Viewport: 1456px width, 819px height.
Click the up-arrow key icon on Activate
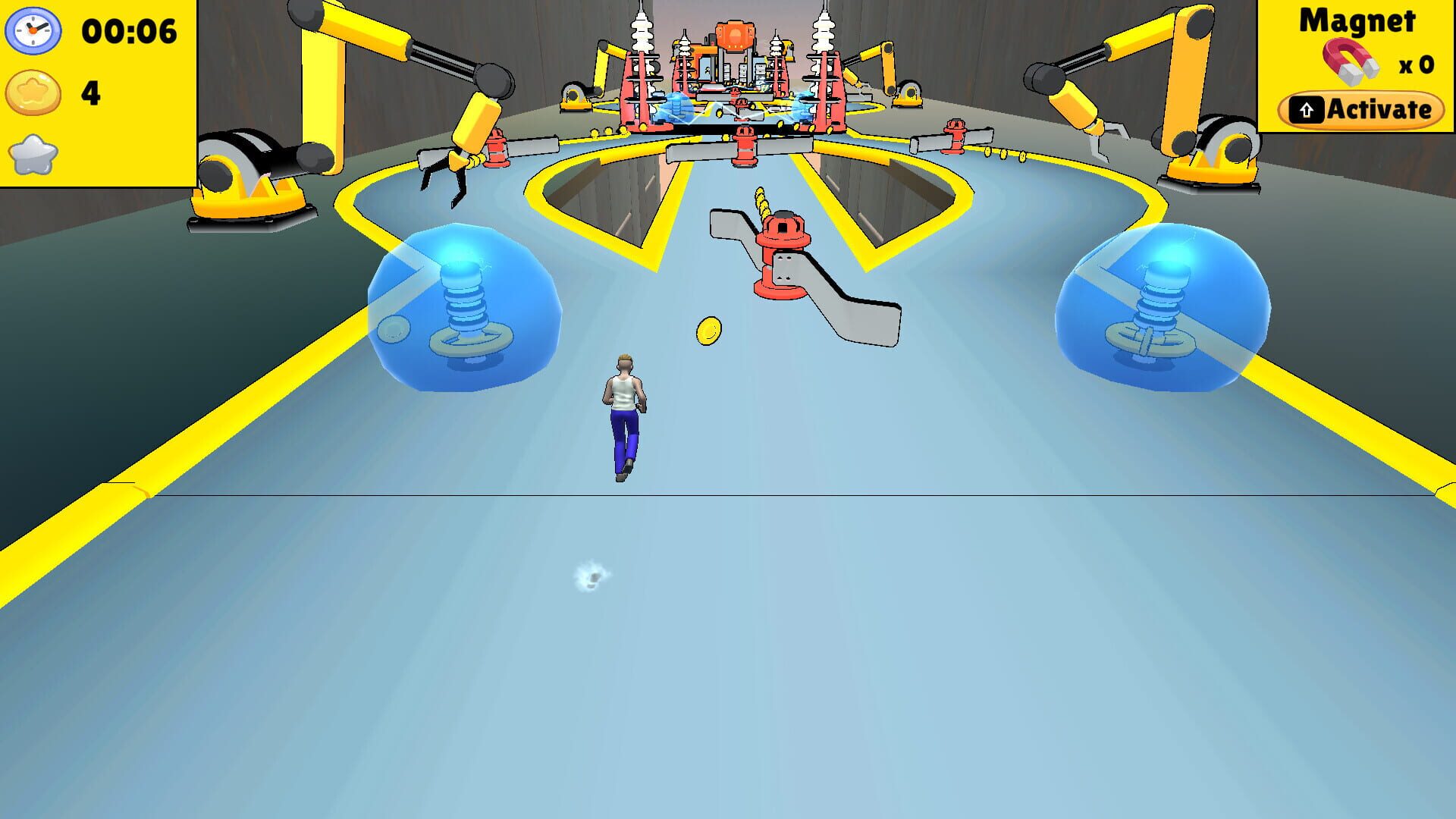[1307, 108]
